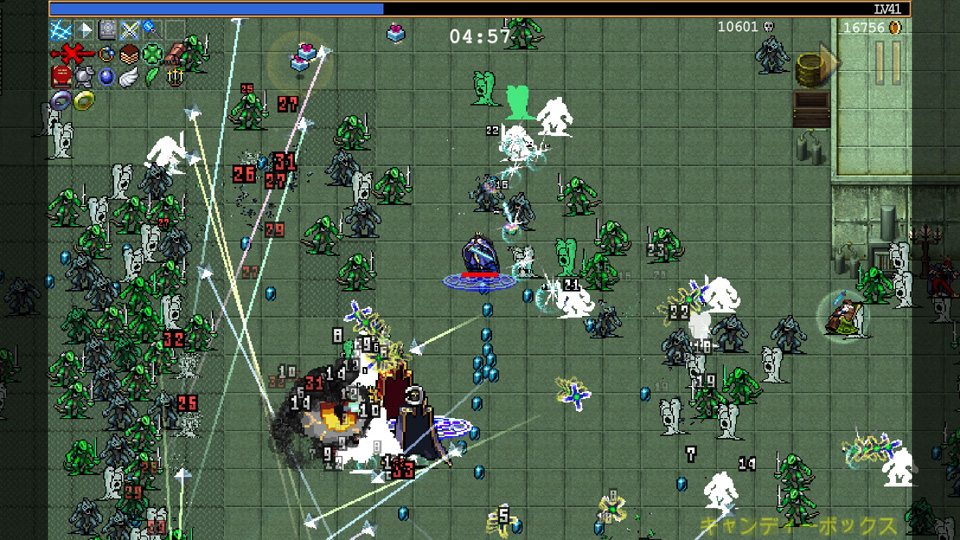Choose the silver armor passive icon
Viewport: 960px width, 540px height.
click(x=84, y=76)
